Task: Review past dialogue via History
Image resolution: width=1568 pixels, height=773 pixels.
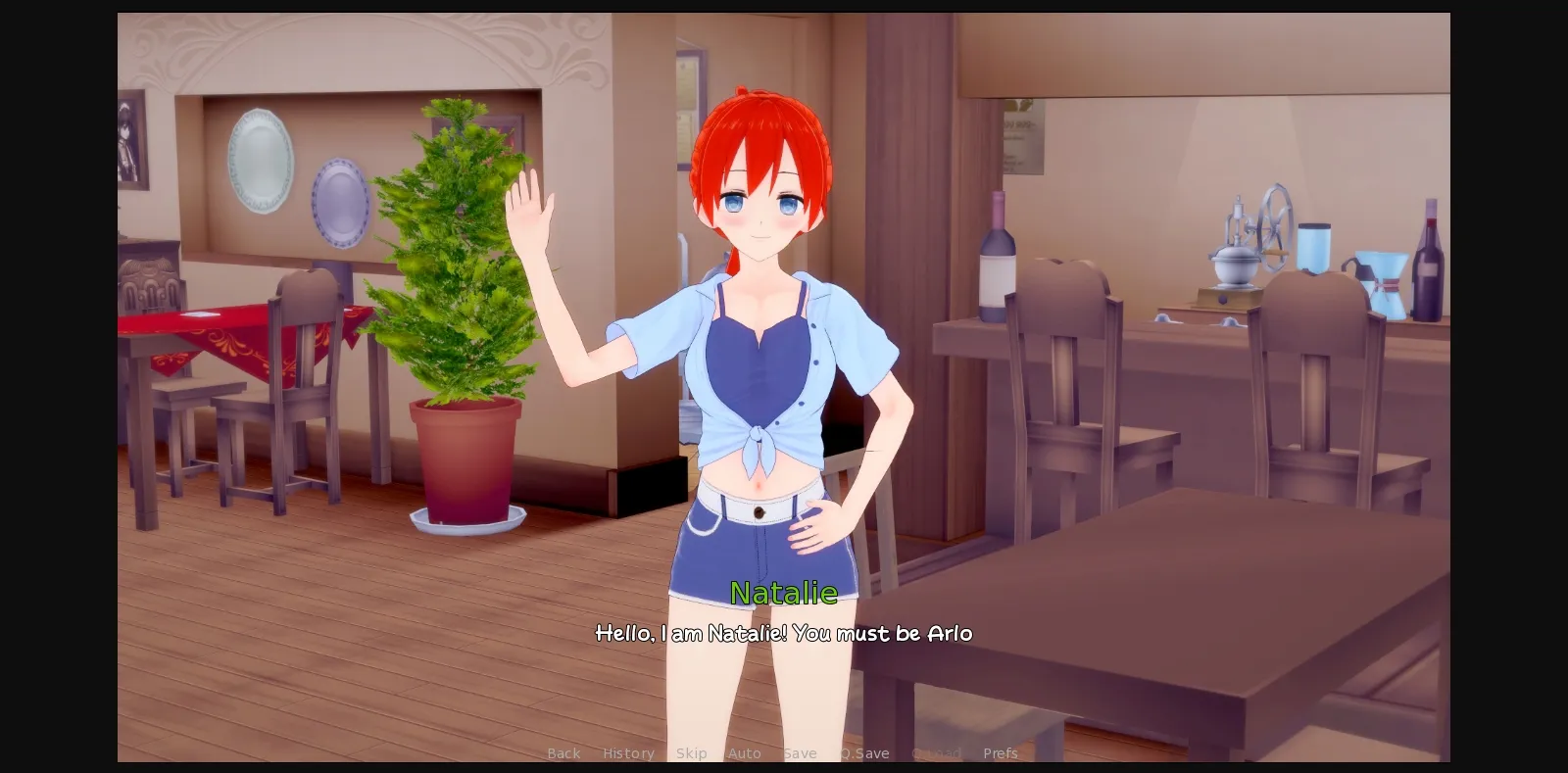Action: [628, 753]
